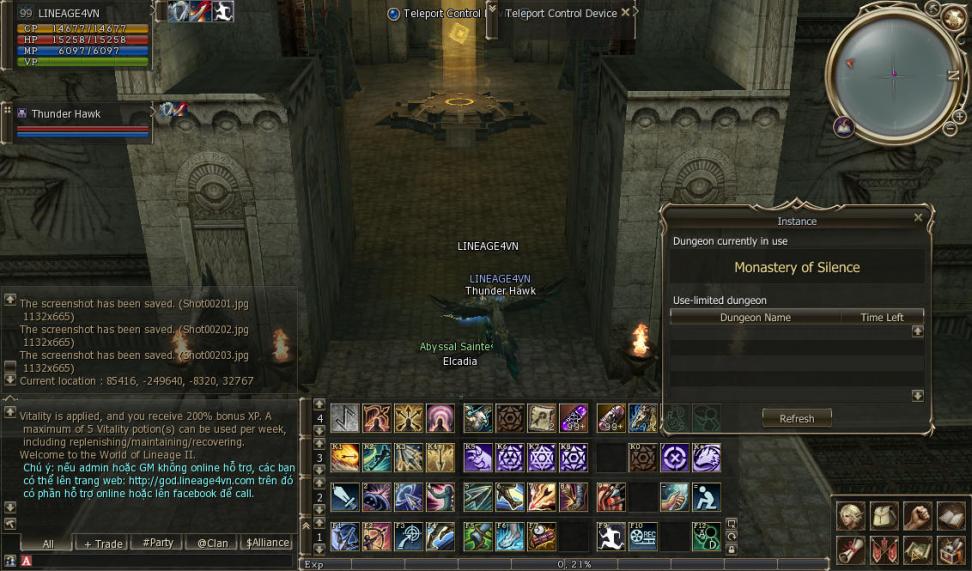Zoom in the minimap with plus button
This screenshot has height=571, width=972.
959,116
